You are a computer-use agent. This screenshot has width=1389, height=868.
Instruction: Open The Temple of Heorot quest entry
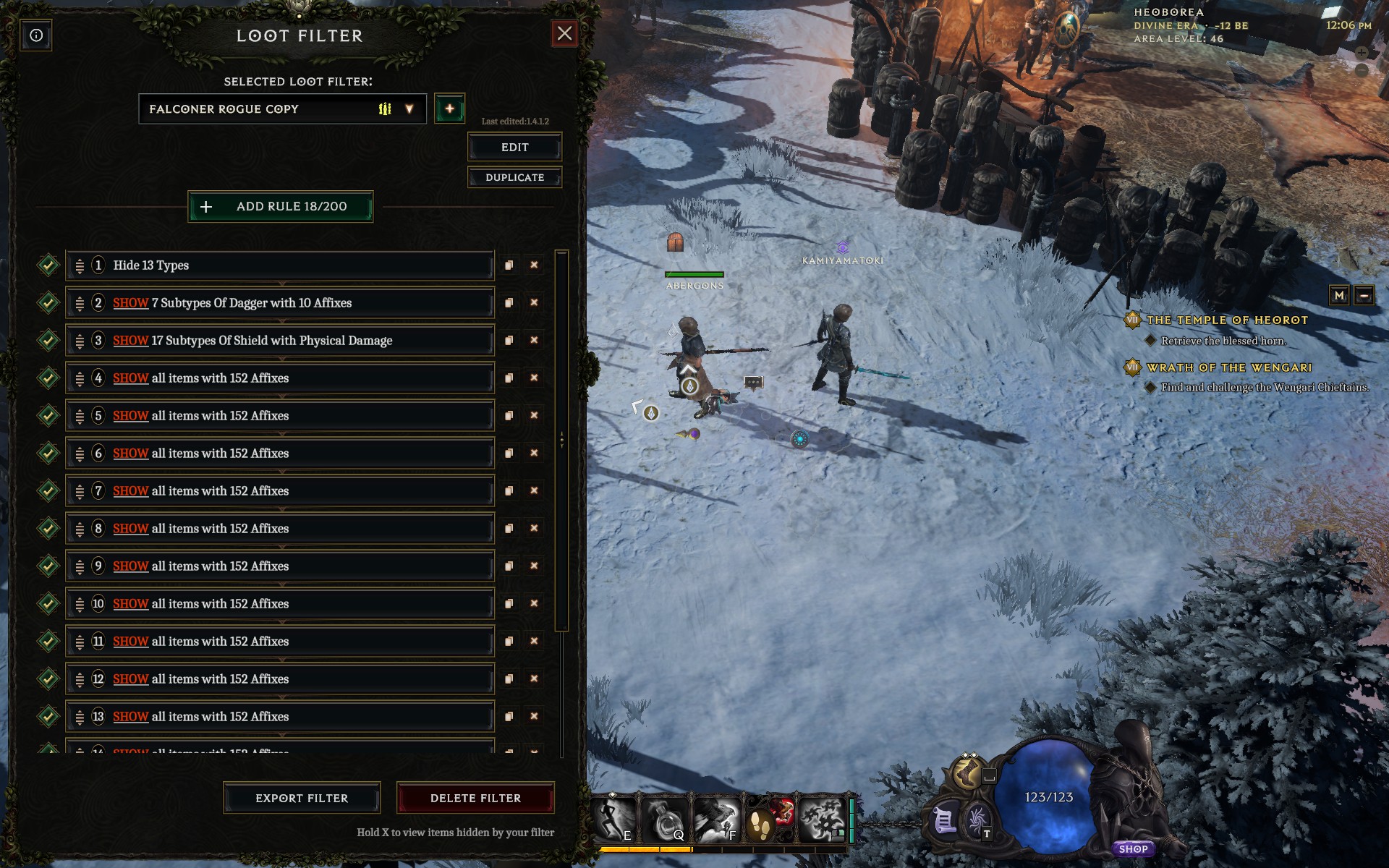pyautogui.click(x=1227, y=320)
